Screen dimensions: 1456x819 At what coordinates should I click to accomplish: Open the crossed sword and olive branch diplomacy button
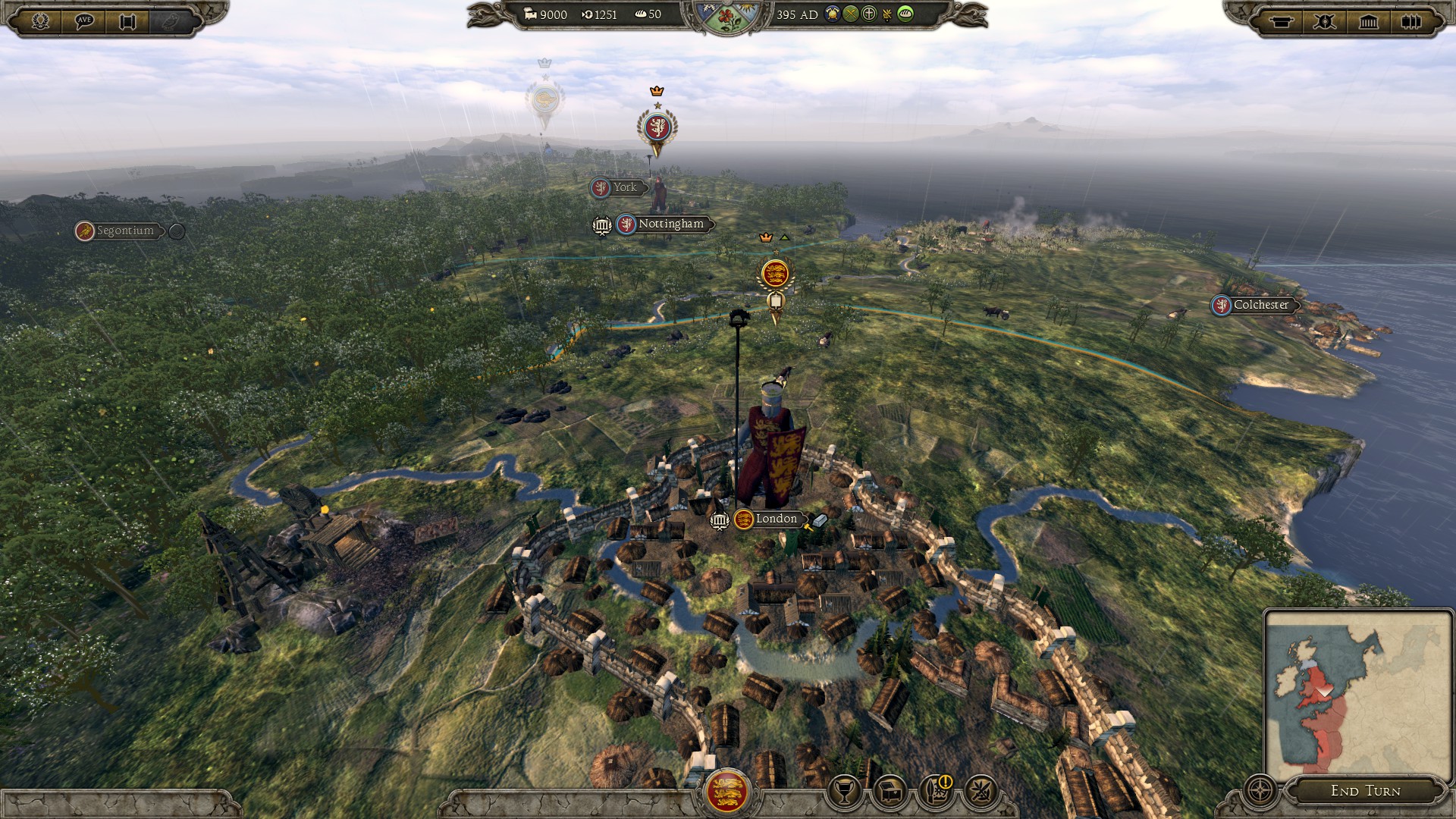[x=981, y=792]
